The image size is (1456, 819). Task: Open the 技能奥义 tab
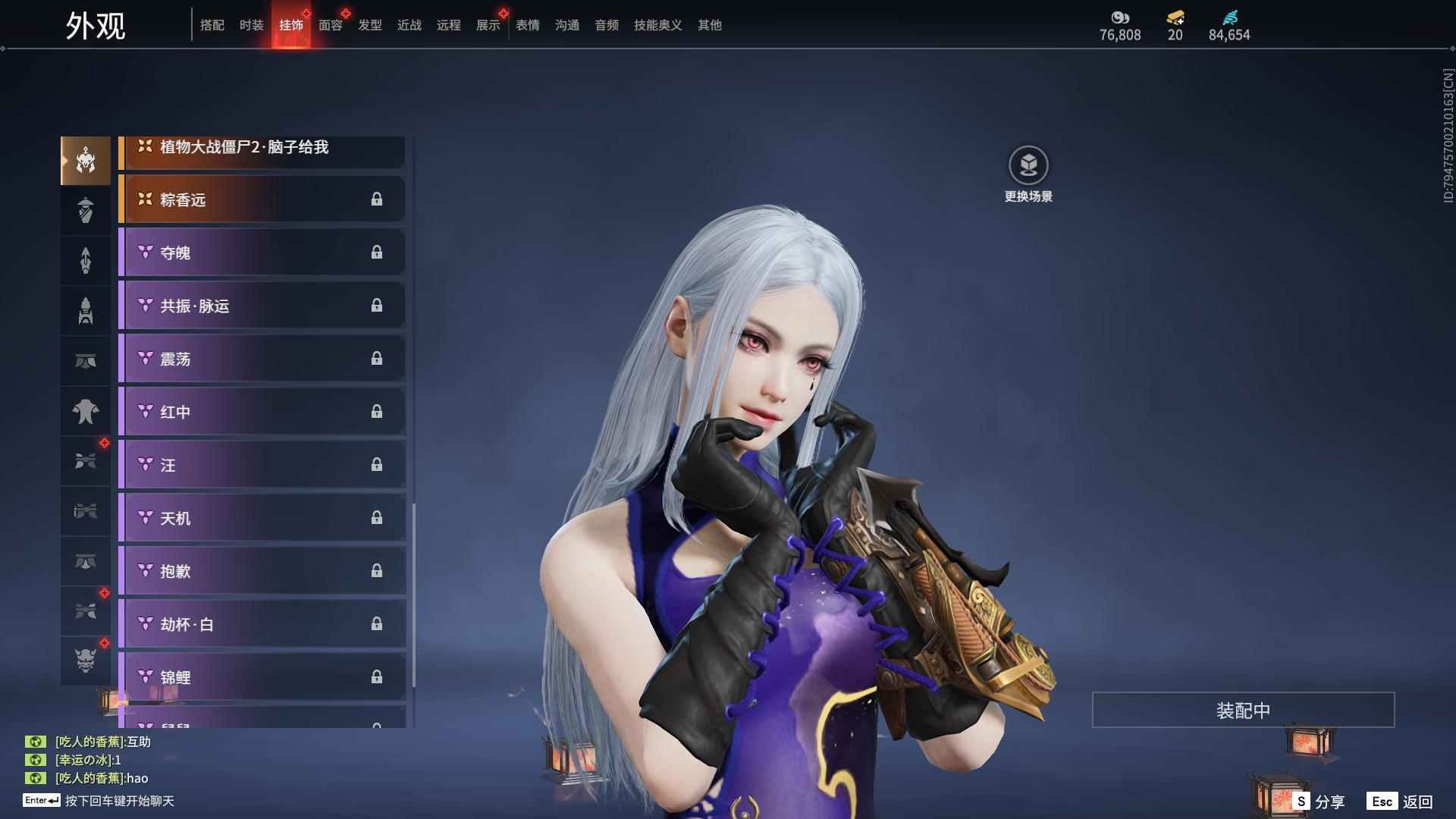[658, 25]
